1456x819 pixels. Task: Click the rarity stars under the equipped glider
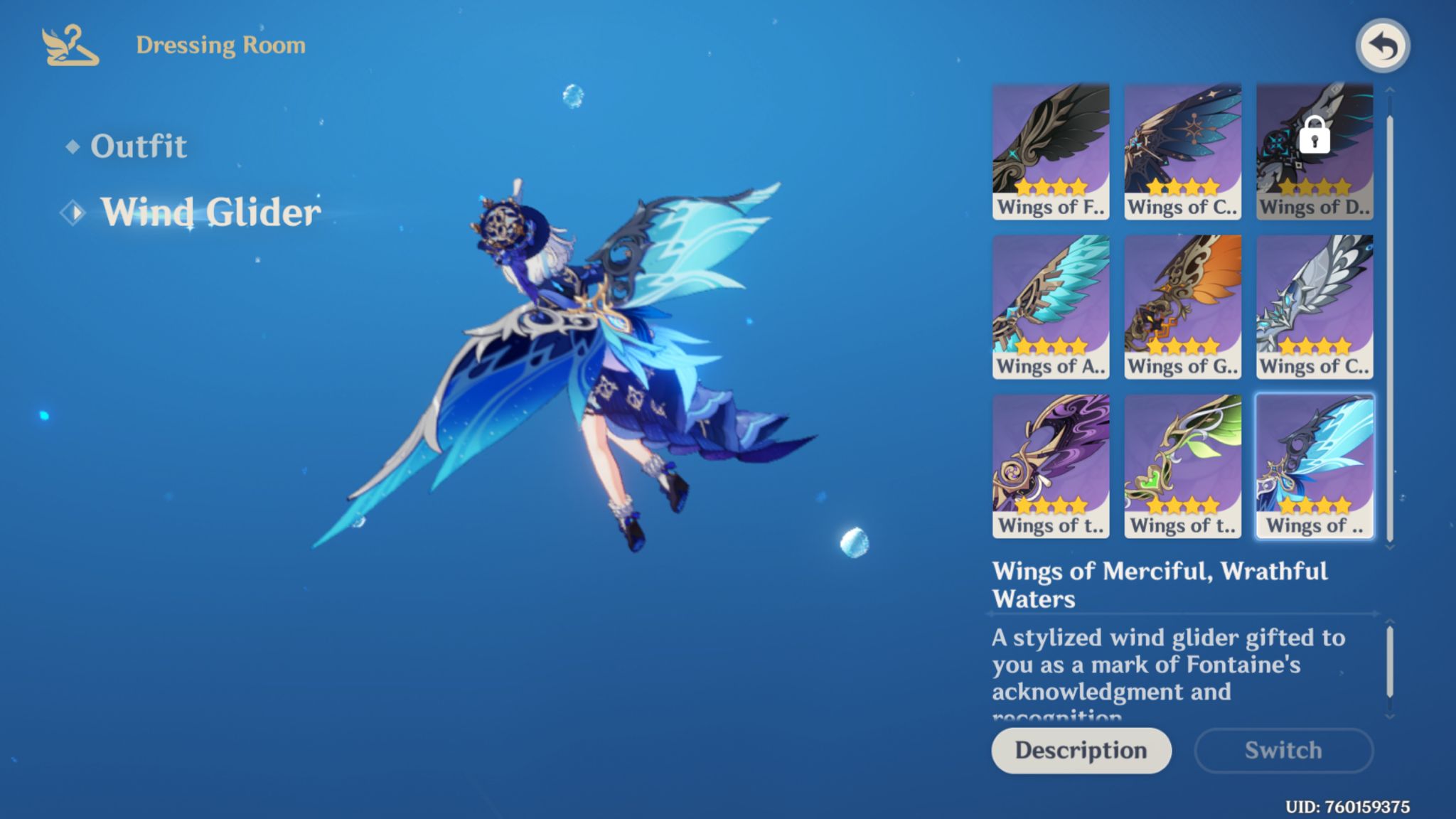1314,505
